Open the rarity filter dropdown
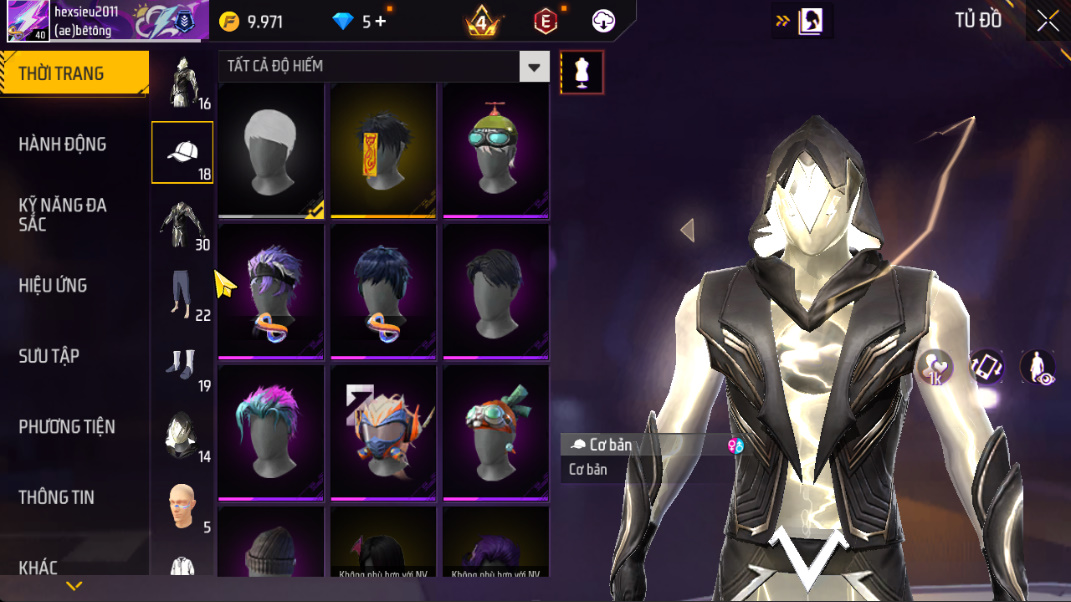Viewport: 1071px width, 602px height. [x=534, y=67]
